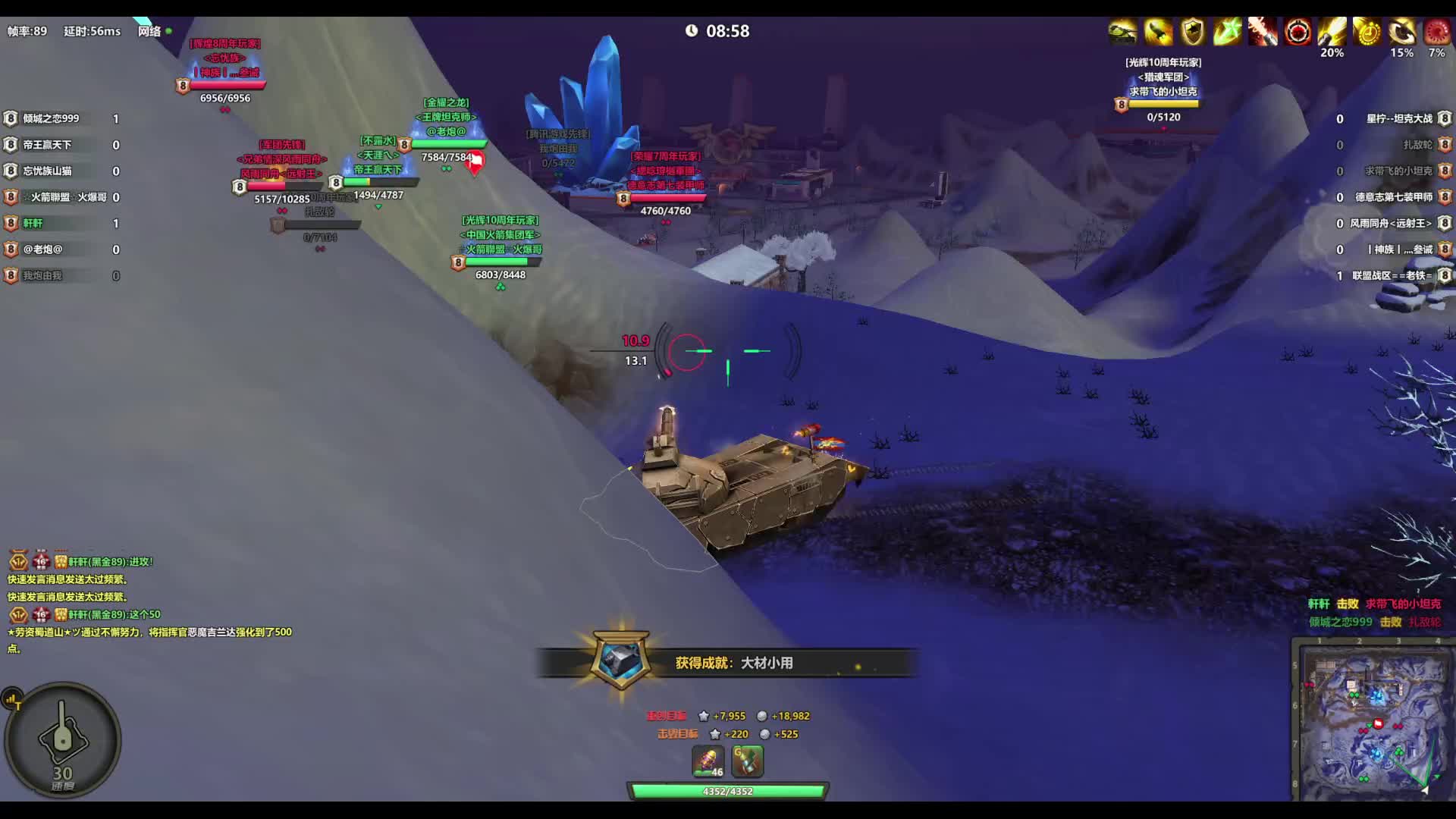
Task: Click enemy row 星柠--坦克大战 on scoreboard
Action: click(1399, 118)
